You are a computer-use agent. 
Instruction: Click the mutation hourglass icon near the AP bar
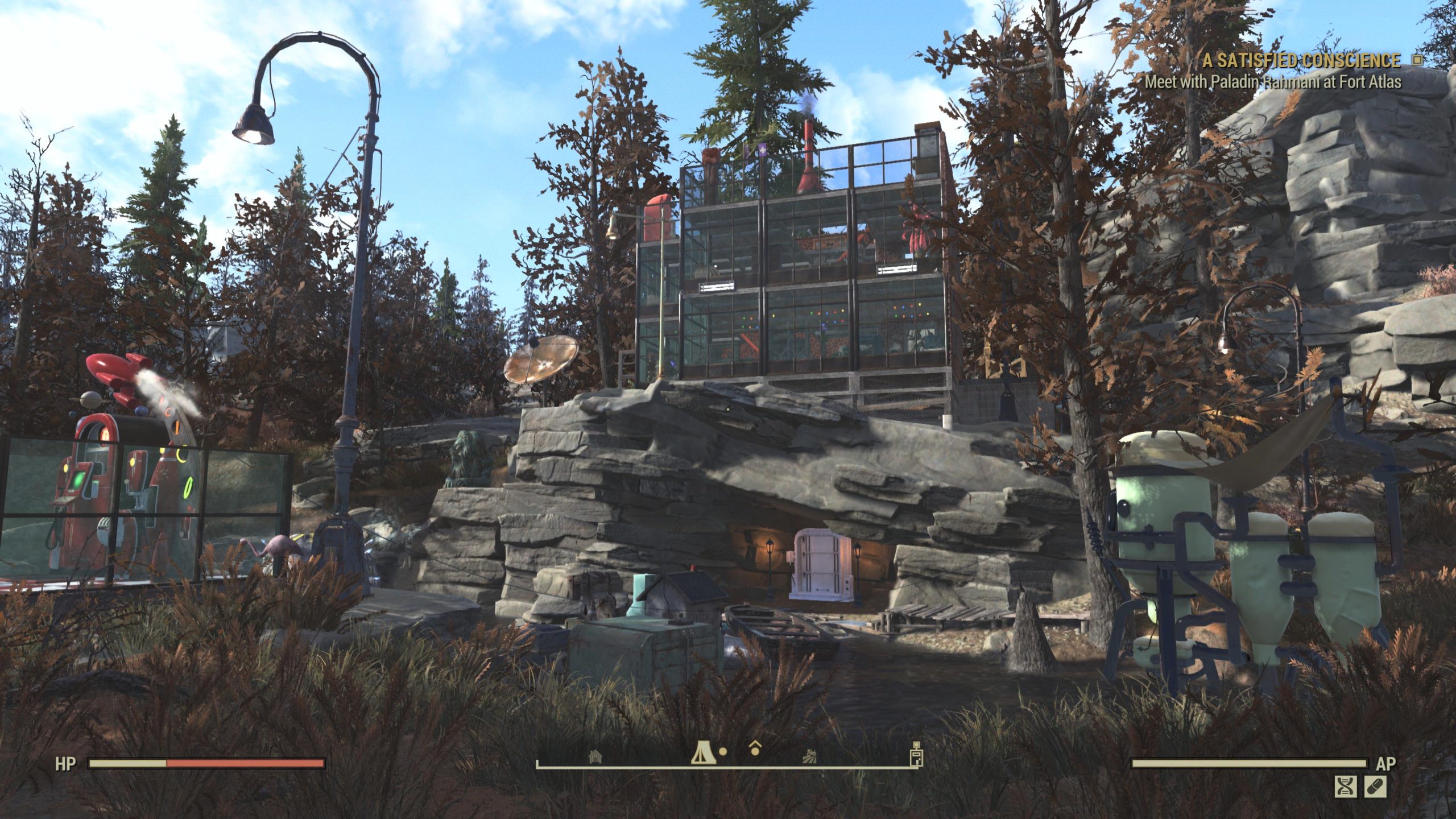tap(1346, 787)
